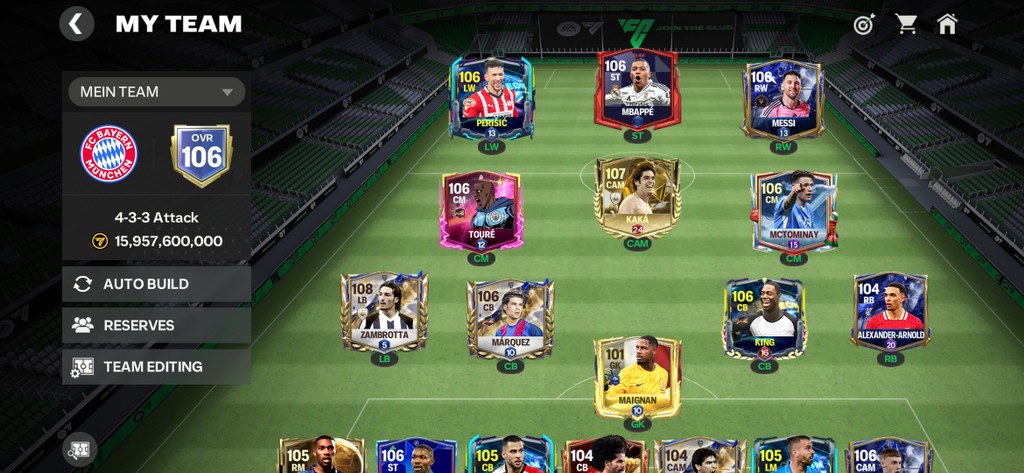Go back with the arrow button
1024x473 pixels.
(77, 23)
